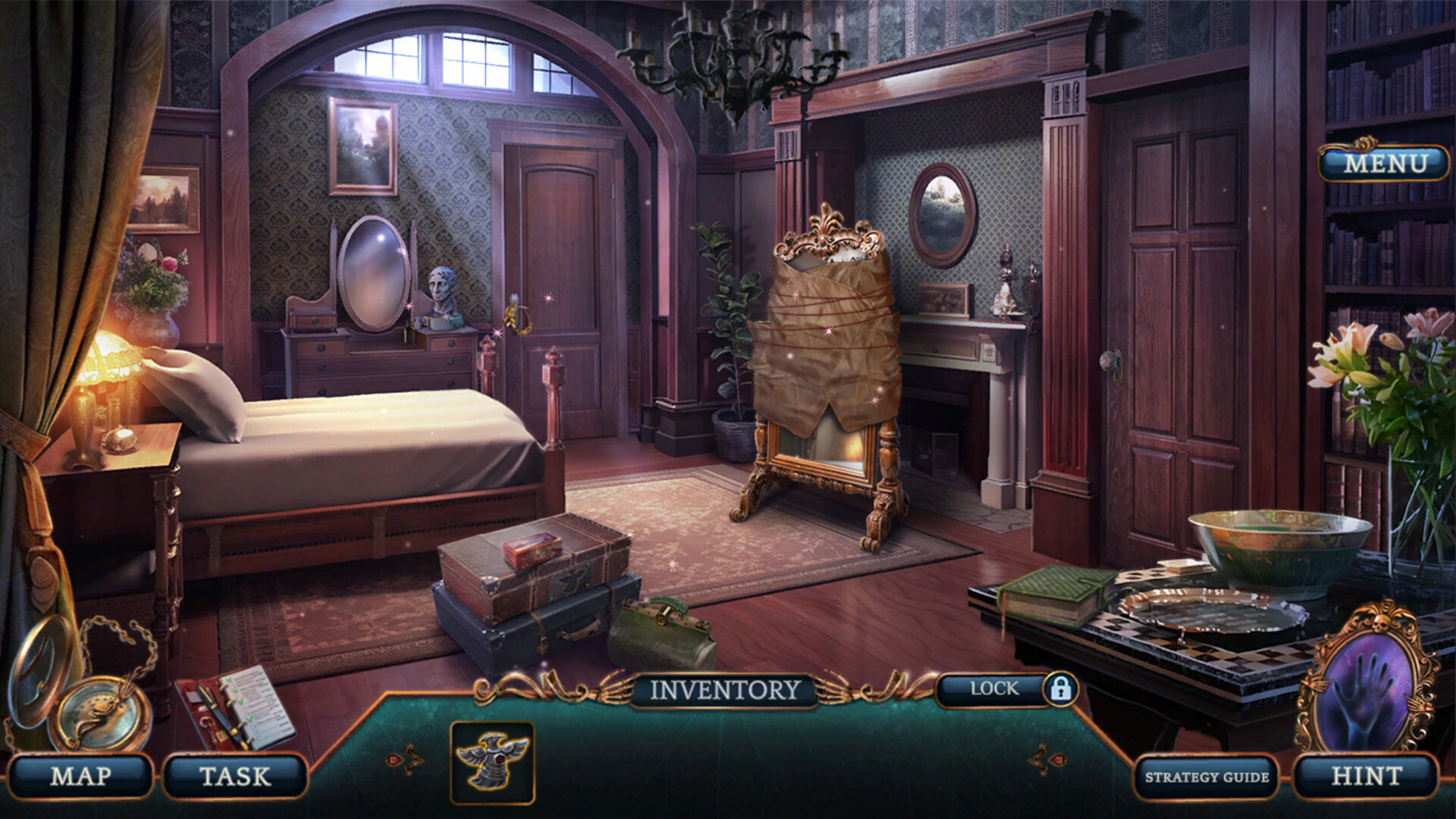Toggle the inventory LOCK

(x=994, y=689)
